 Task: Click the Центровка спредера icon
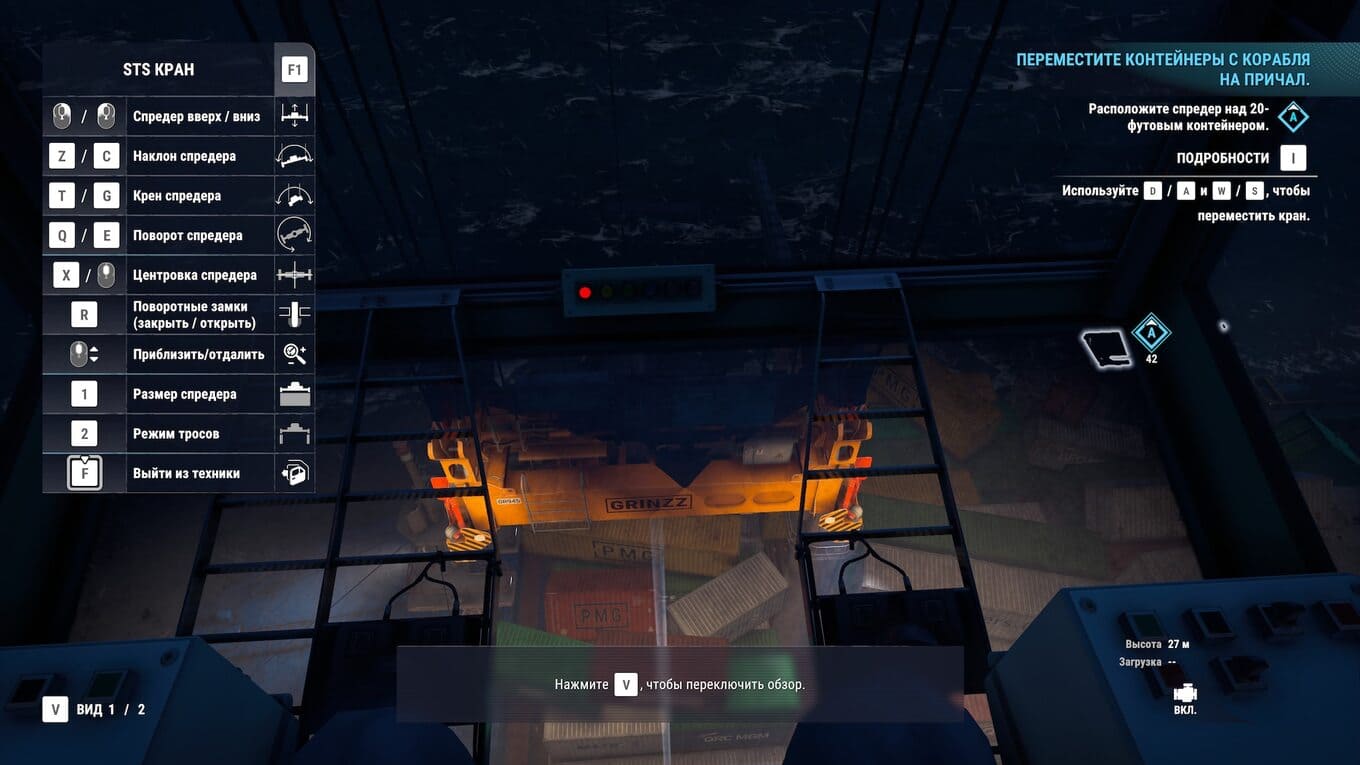(x=295, y=275)
